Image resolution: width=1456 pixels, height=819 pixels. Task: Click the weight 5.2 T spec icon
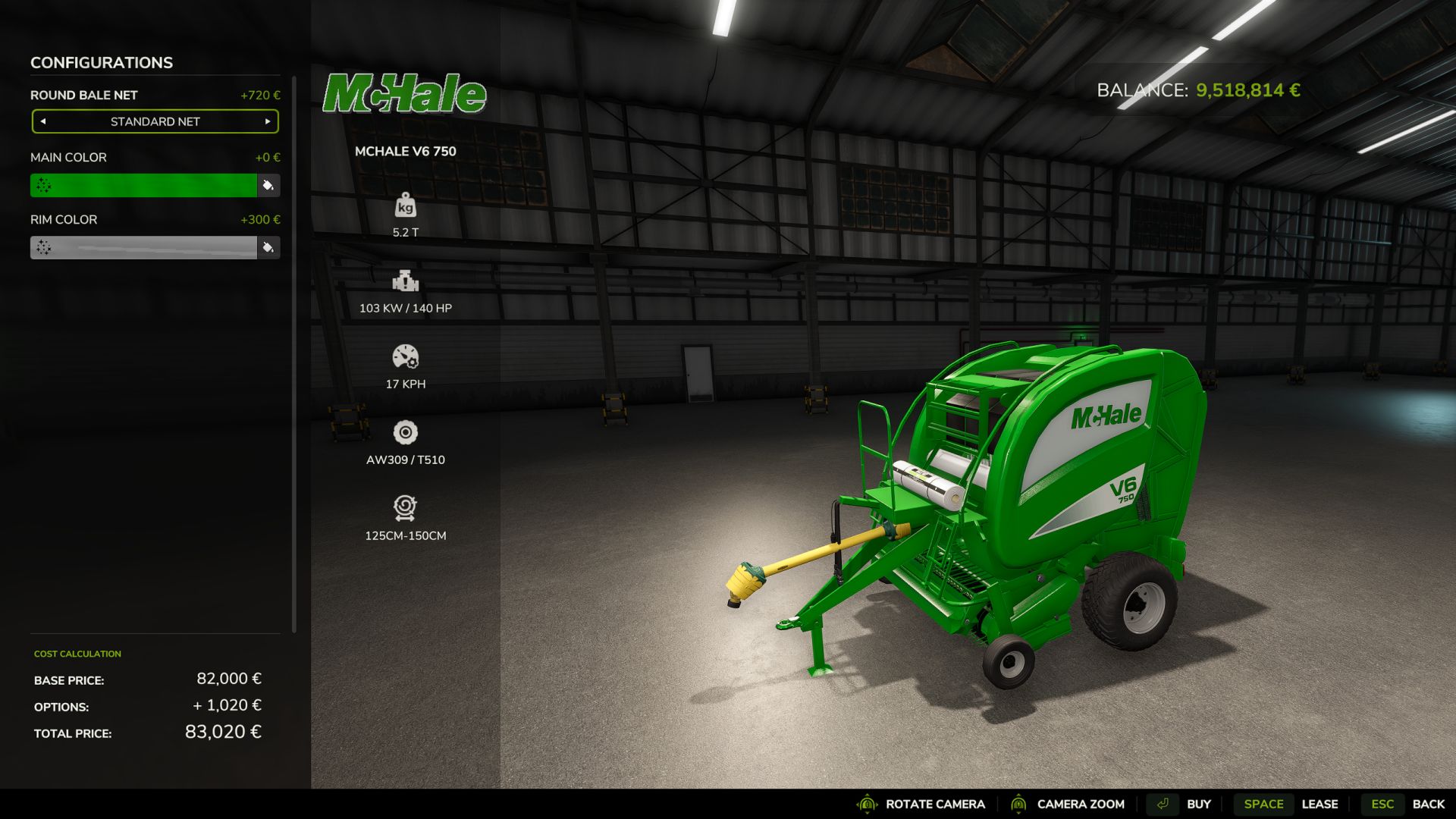[406, 206]
